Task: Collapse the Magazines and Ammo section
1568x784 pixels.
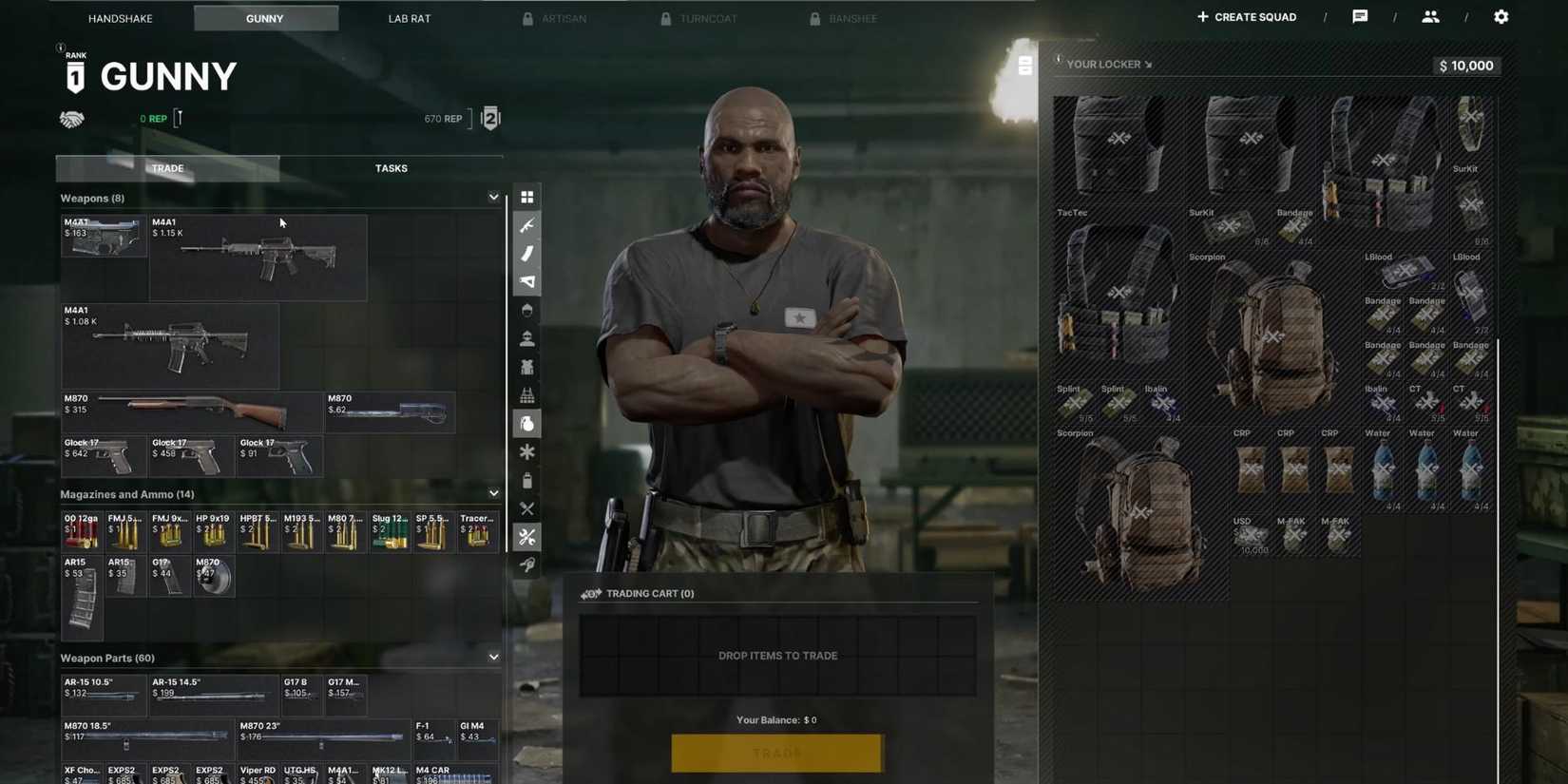Action: point(493,493)
